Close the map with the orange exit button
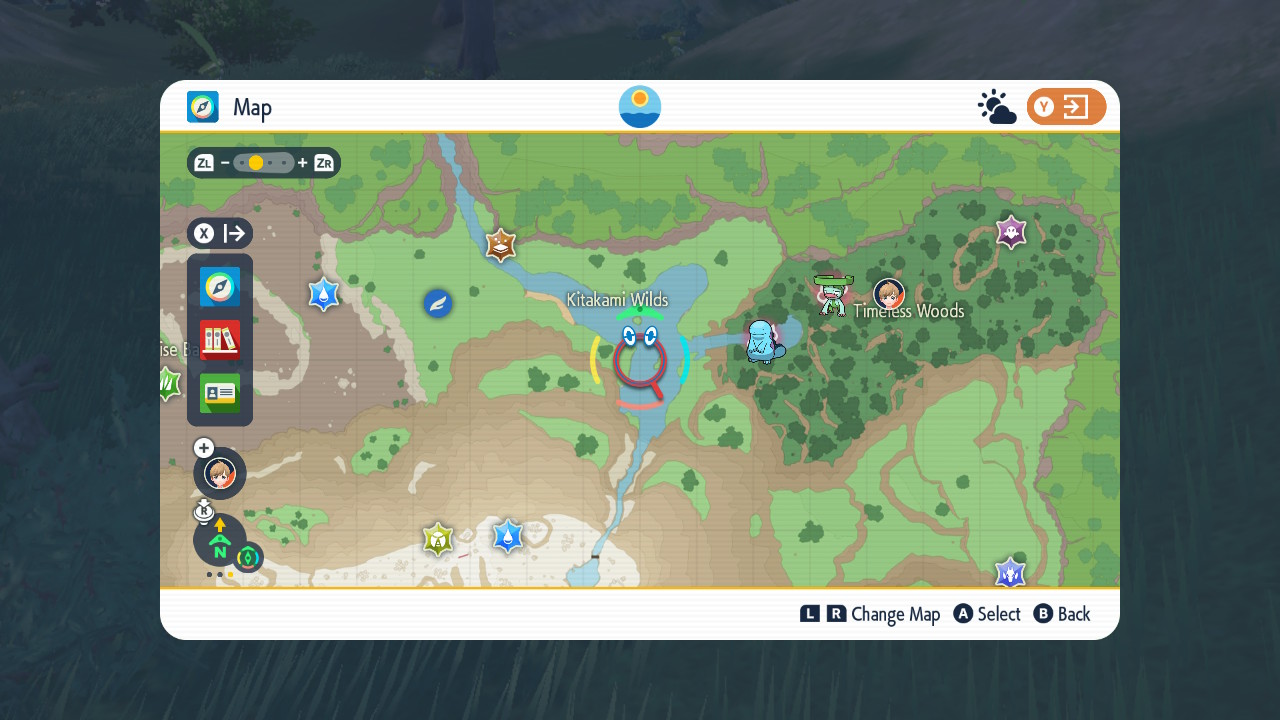The image size is (1280, 720). pos(1066,107)
